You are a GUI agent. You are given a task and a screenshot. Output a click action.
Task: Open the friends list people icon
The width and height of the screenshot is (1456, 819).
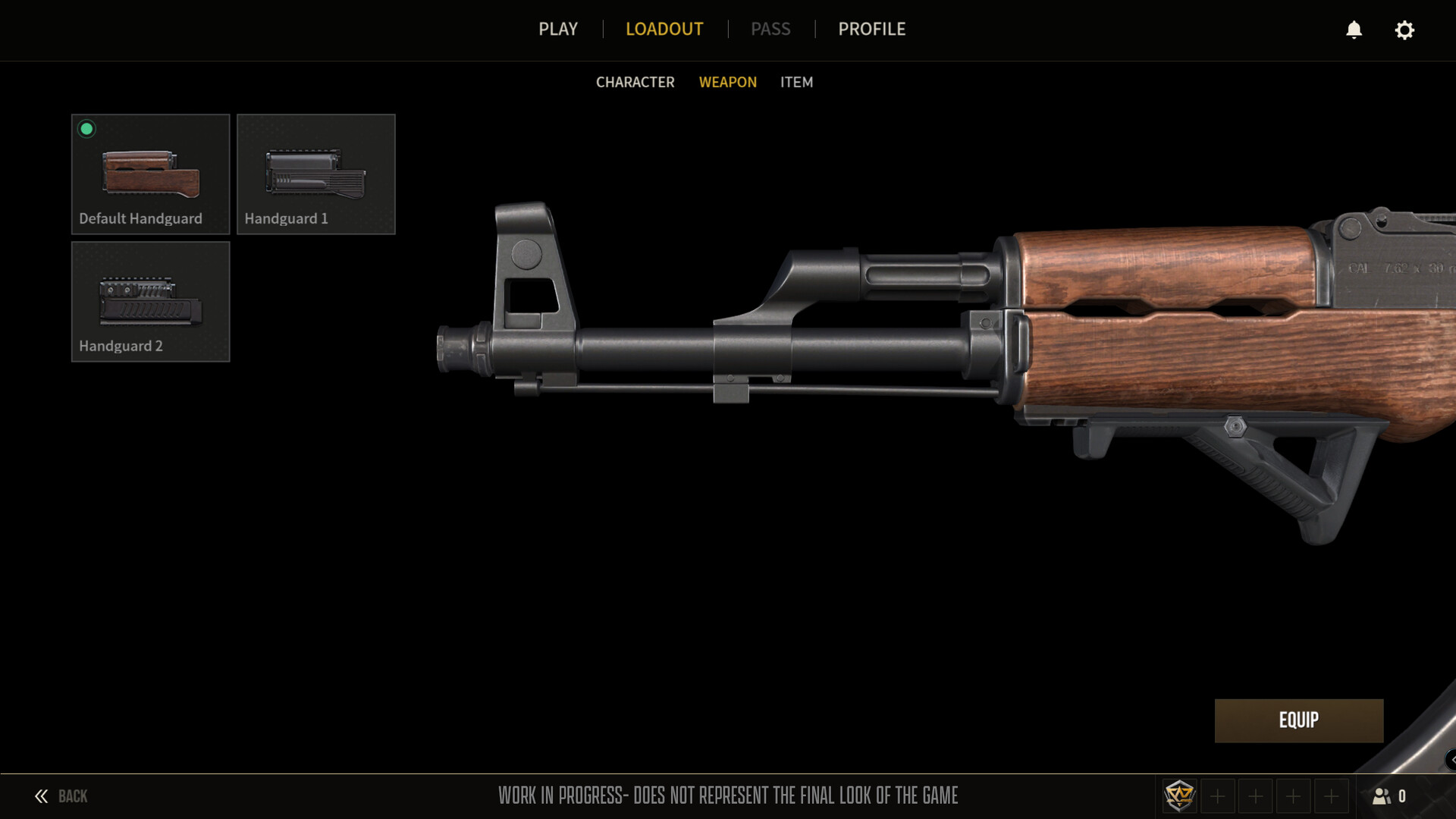tap(1382, 796)
